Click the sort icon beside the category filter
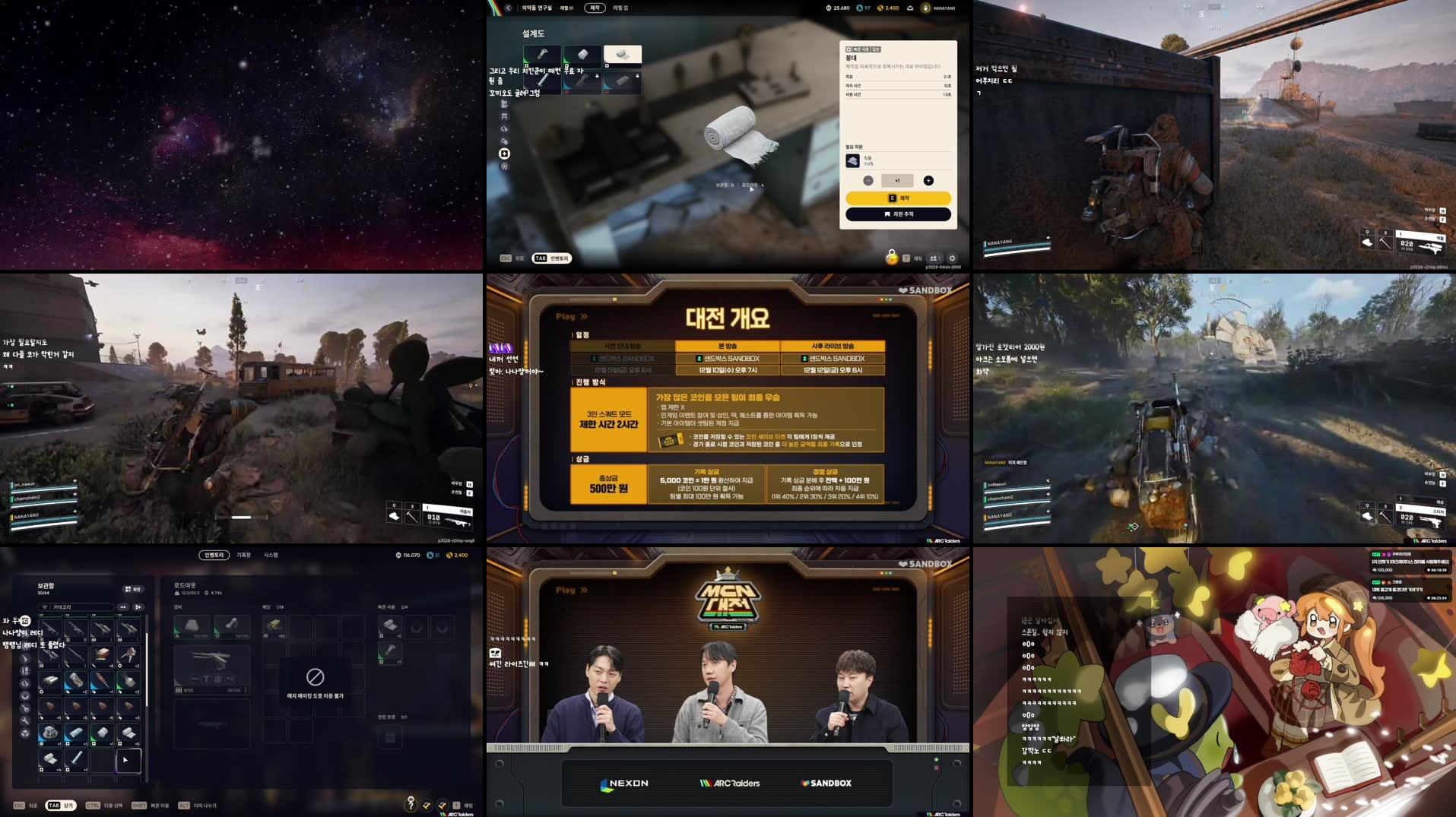 pyautogui.click(x=138, y=607)
